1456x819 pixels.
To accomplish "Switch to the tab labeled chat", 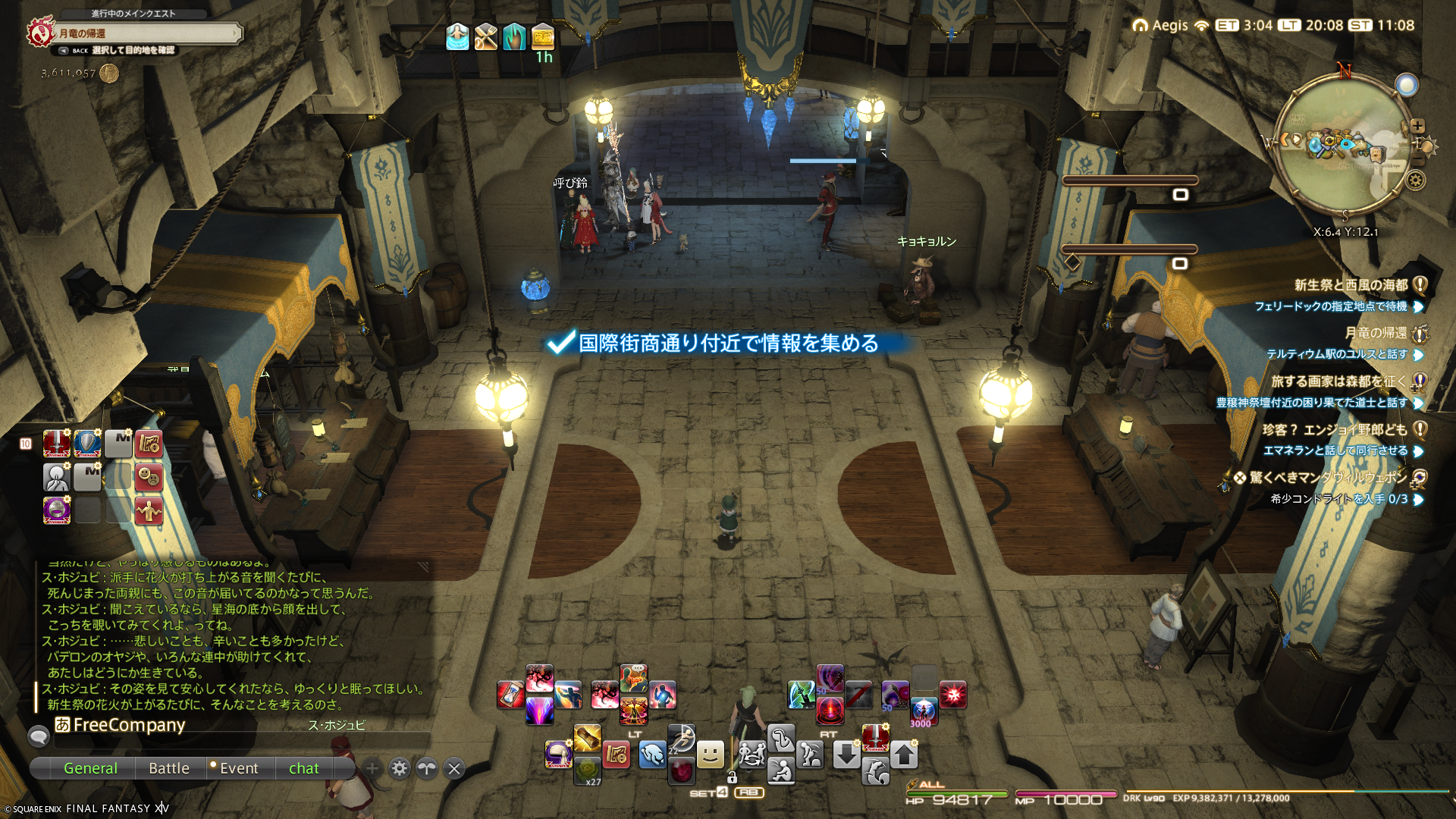I will coord(303,768).
